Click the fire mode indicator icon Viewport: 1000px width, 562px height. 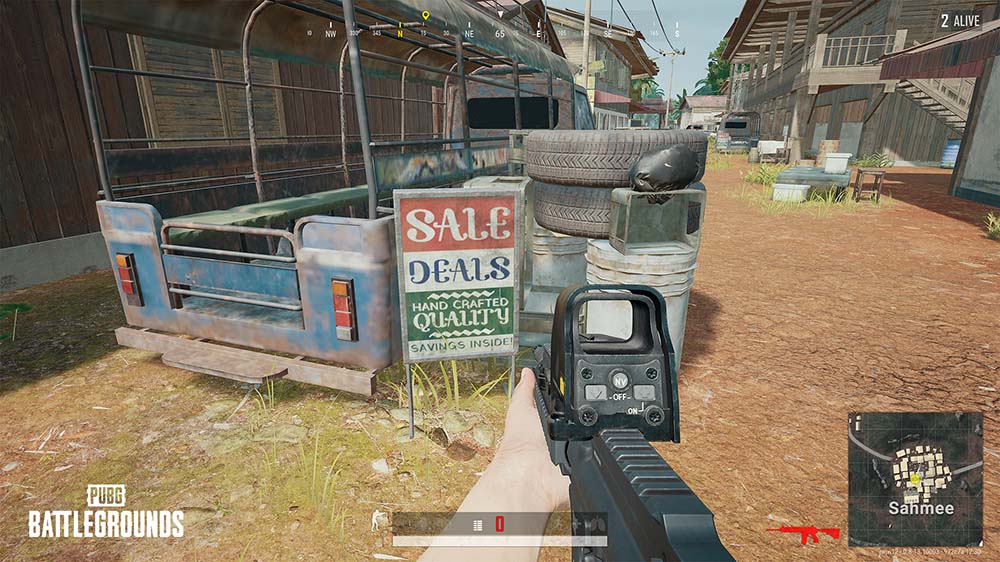coord(477,524)
